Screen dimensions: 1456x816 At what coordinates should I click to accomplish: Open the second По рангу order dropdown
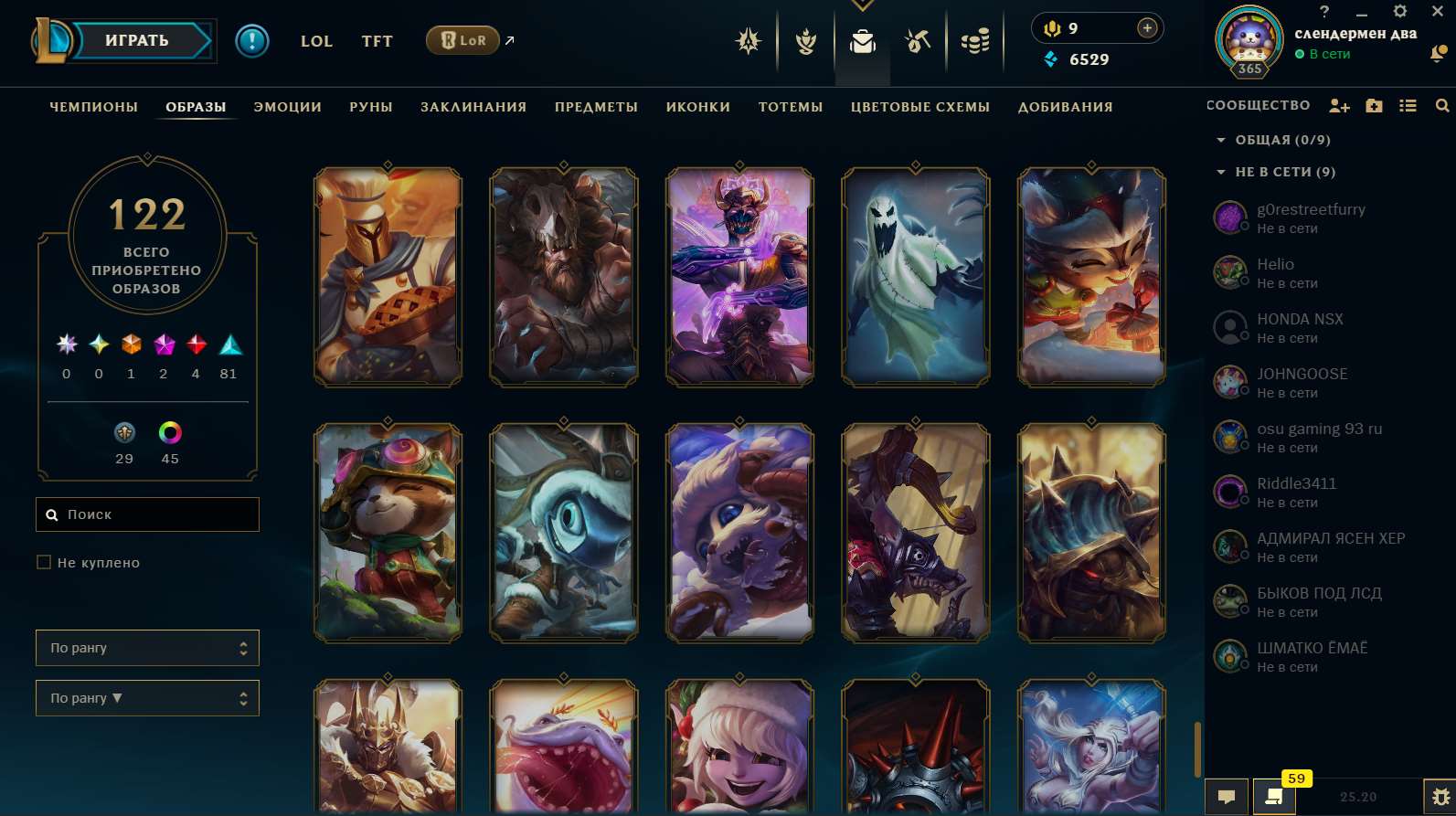click(147, 697)
